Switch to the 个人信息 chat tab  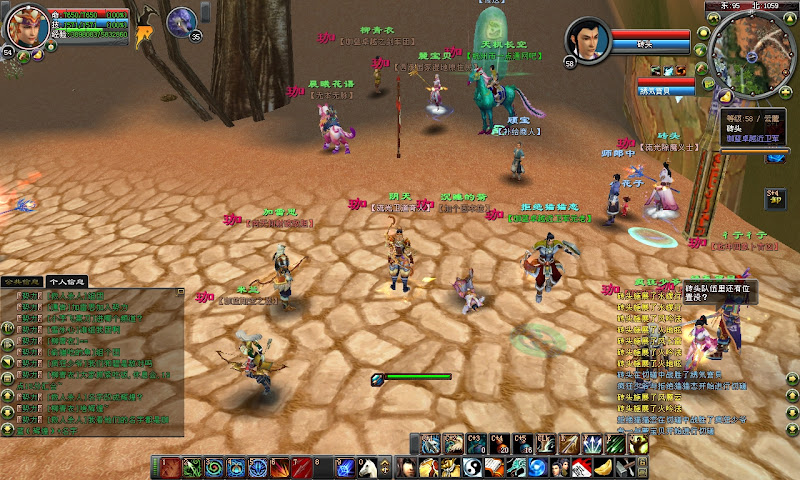(68, 282)
